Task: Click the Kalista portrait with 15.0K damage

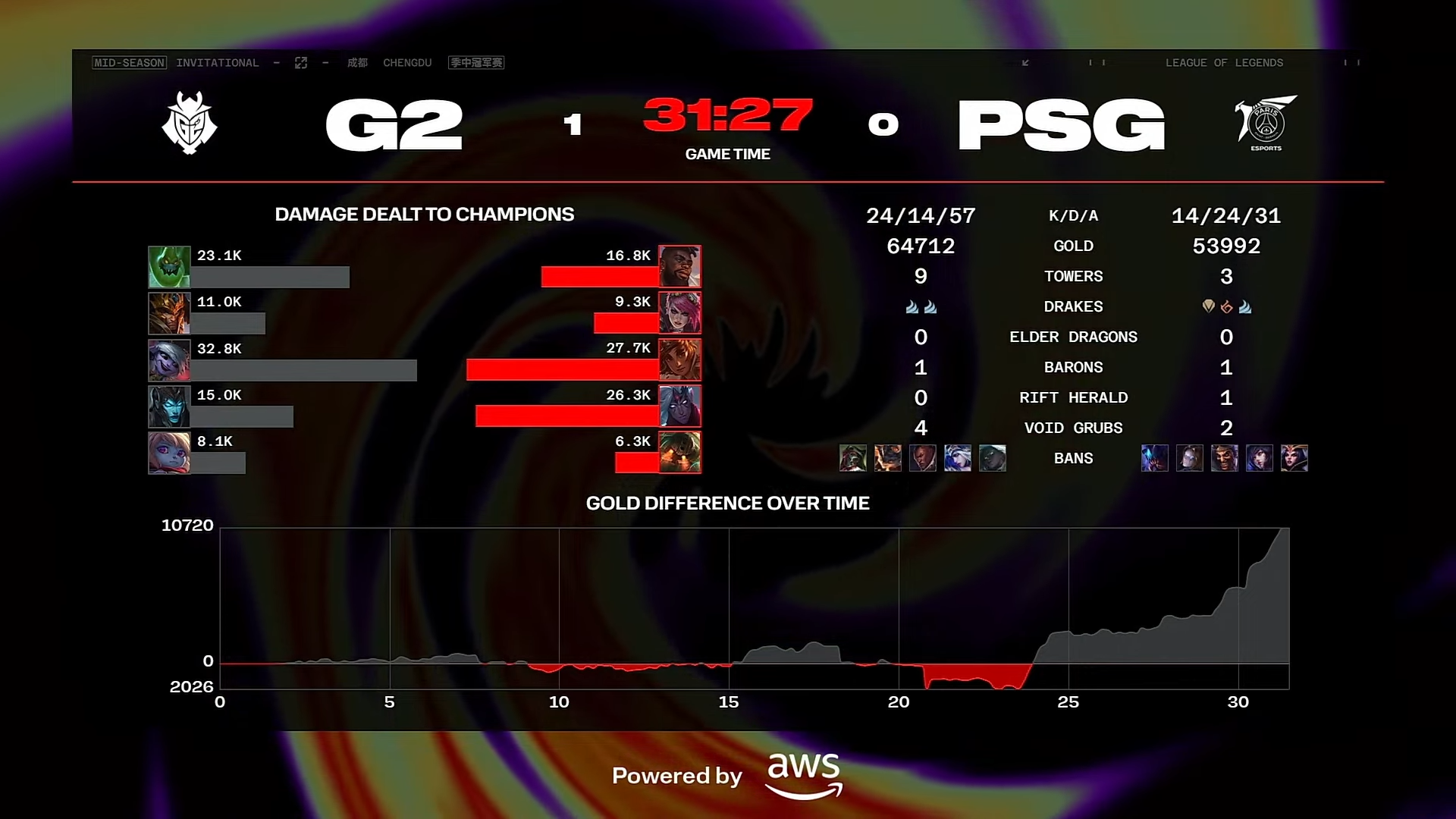Action: coord(168,406)
